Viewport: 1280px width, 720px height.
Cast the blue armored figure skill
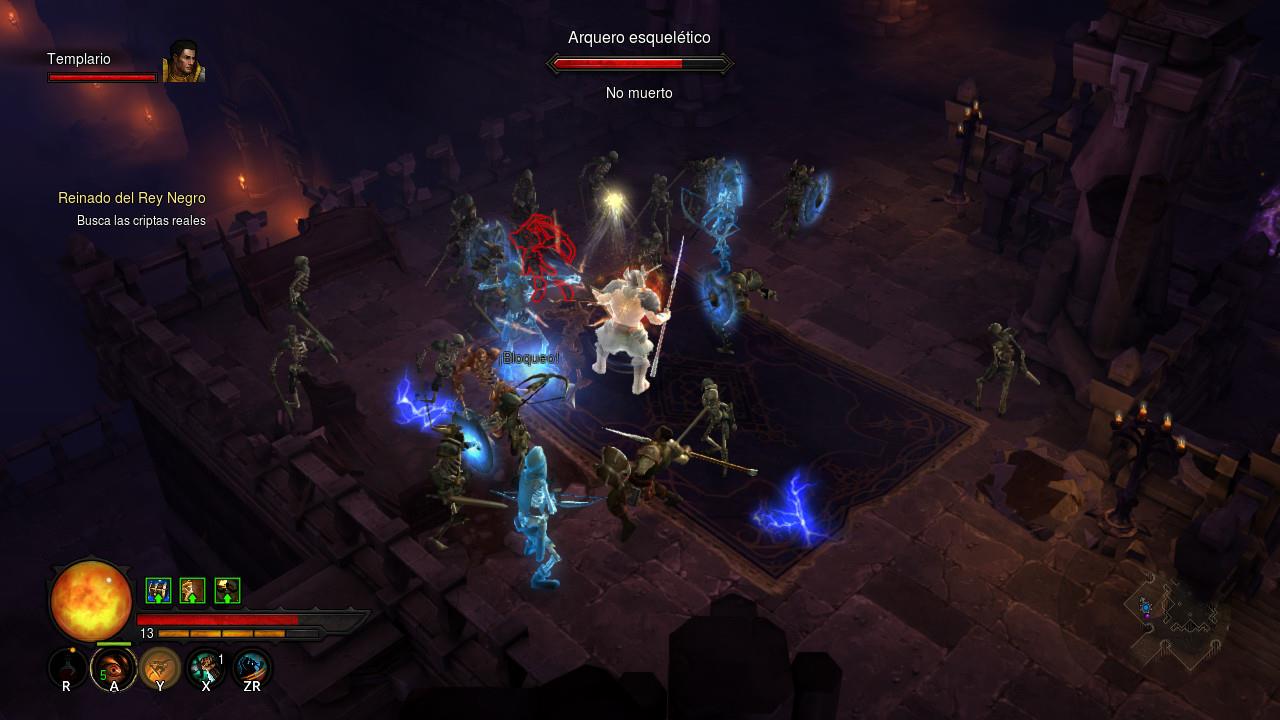251,666
